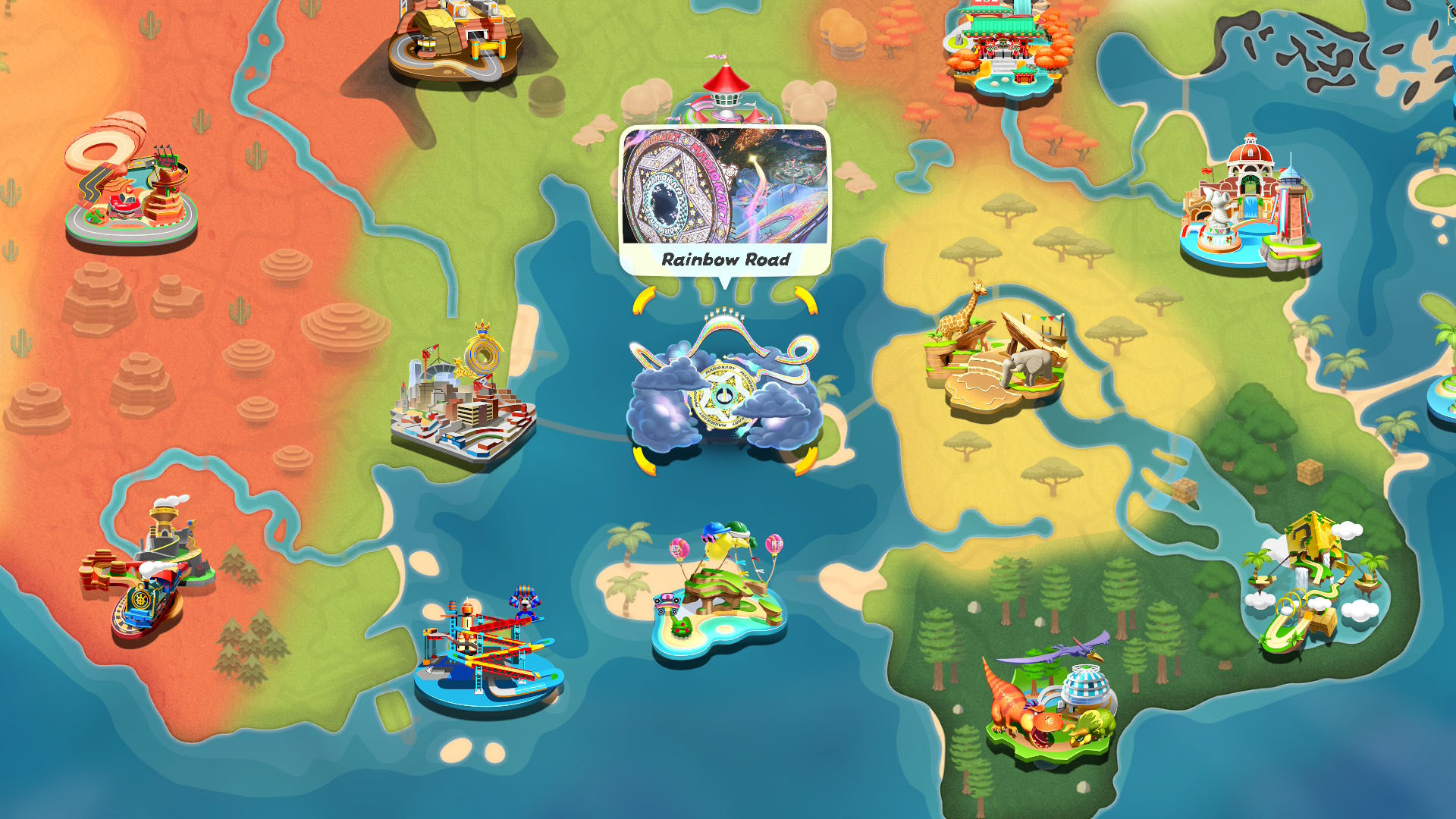Click the upper-right yellow arrow around Rainbow Road

(x=806, y=302)
